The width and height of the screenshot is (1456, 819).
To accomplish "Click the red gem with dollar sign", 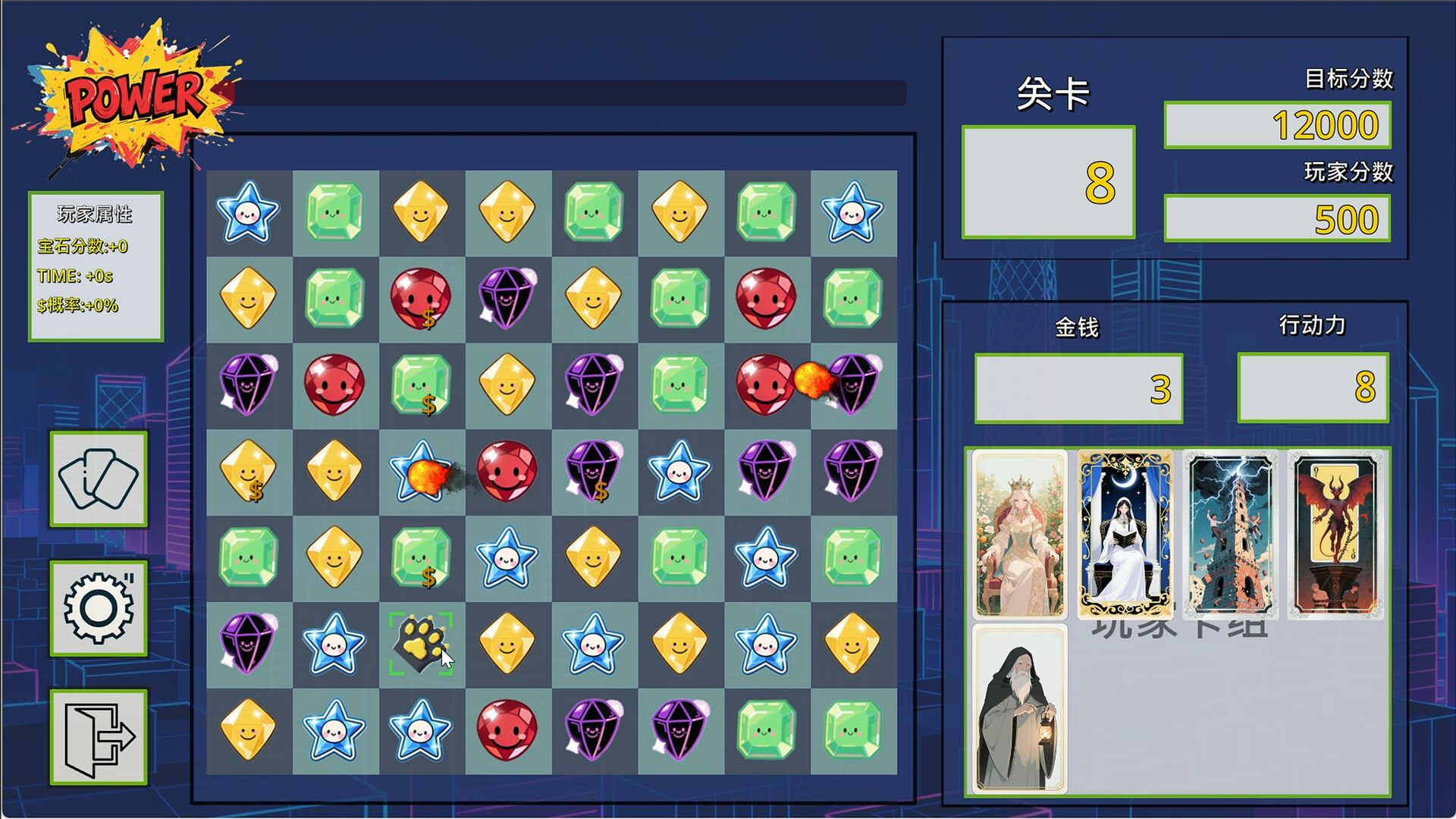I will [x=421, y=300].
